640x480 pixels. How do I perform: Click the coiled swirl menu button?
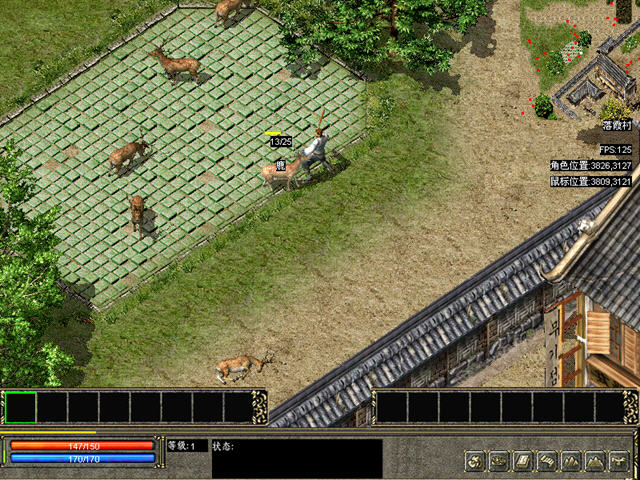point(475,461)
